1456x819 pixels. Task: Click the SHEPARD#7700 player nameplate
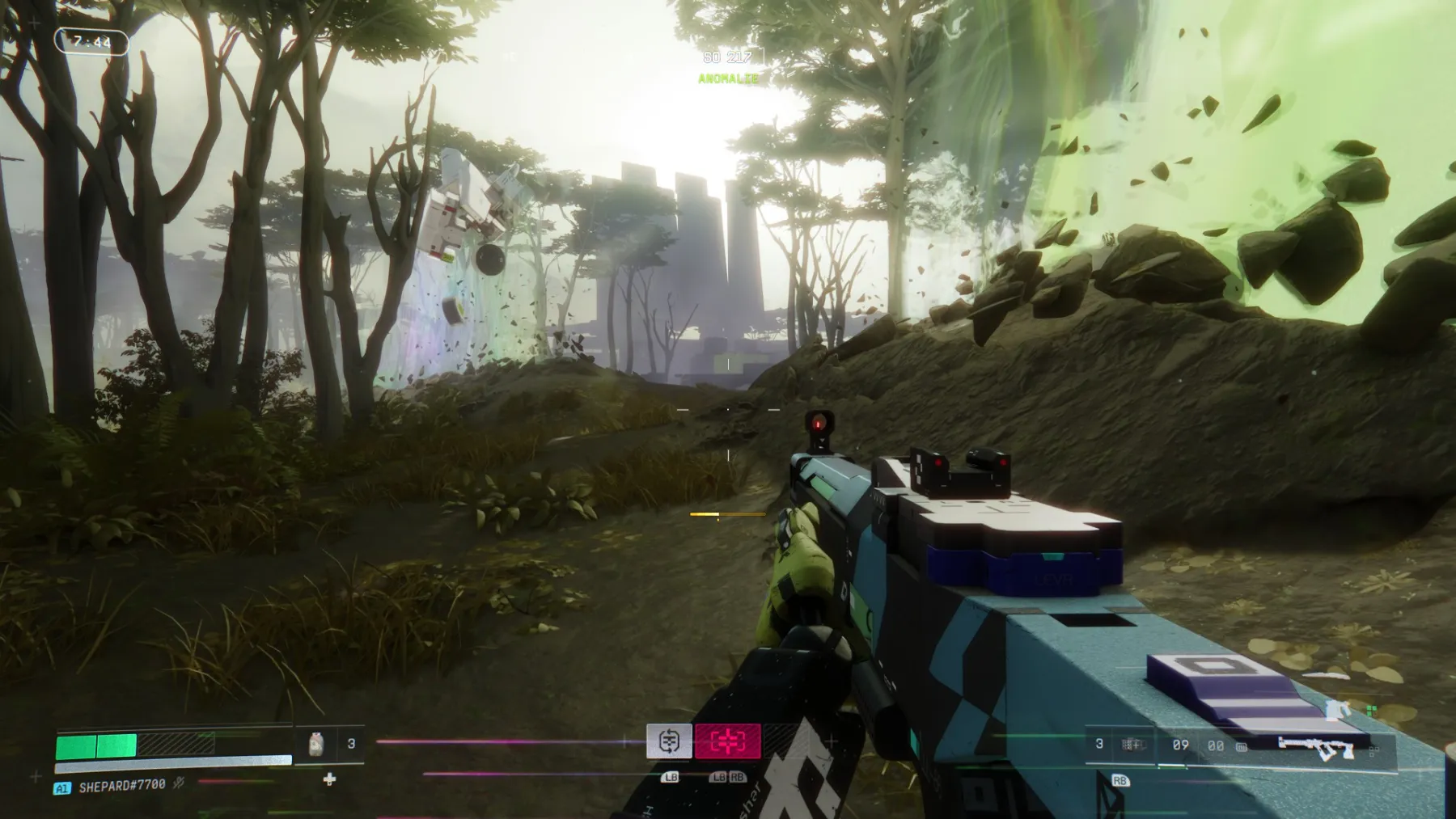click(x=121, y=785)
